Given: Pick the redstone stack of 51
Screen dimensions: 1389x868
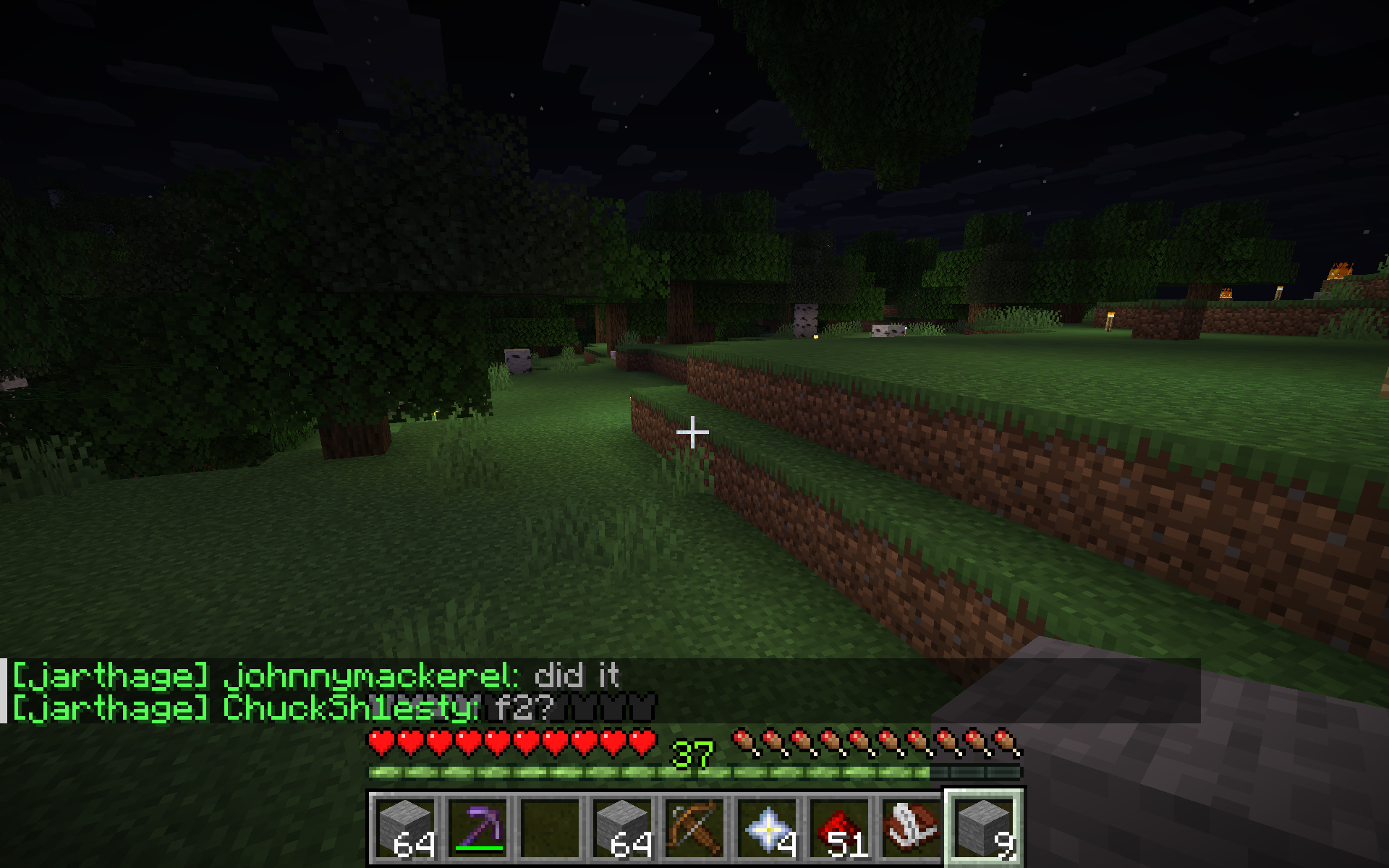Looking at the screenshot, I should pos(839,827).
